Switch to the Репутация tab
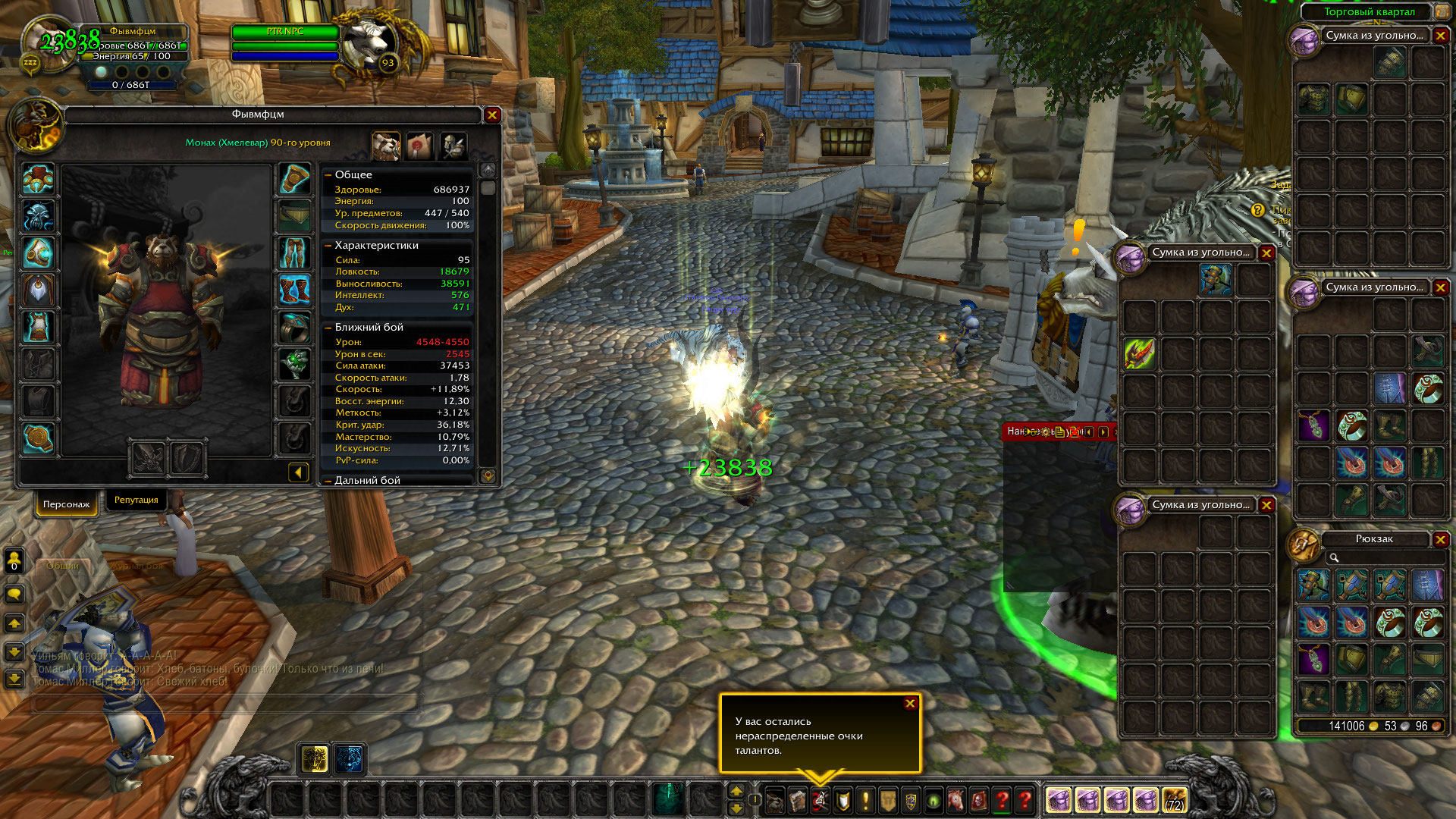Viewport: 1456px width, 819px height. [136, 500]
